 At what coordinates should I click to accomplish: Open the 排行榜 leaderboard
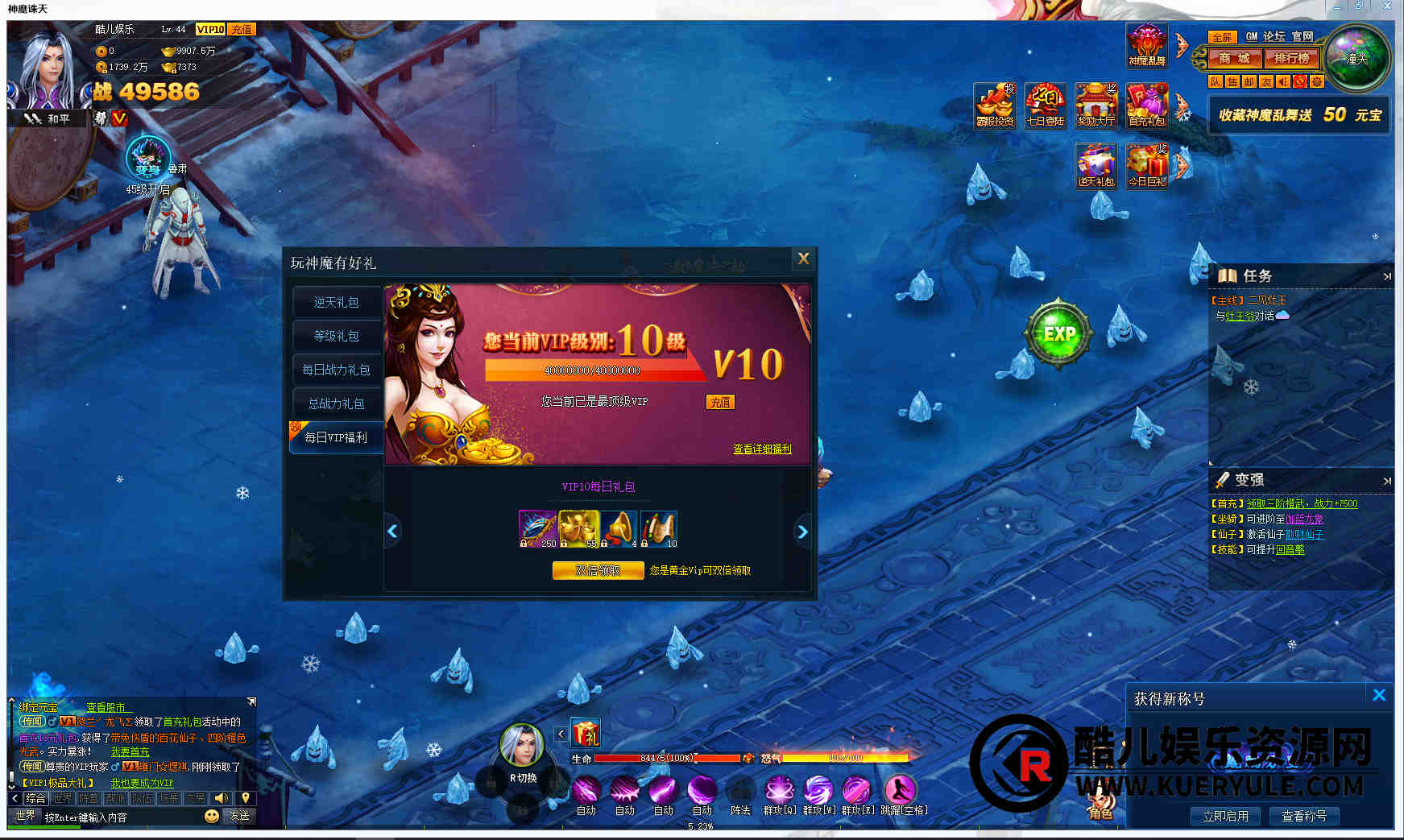[1292, 58]
